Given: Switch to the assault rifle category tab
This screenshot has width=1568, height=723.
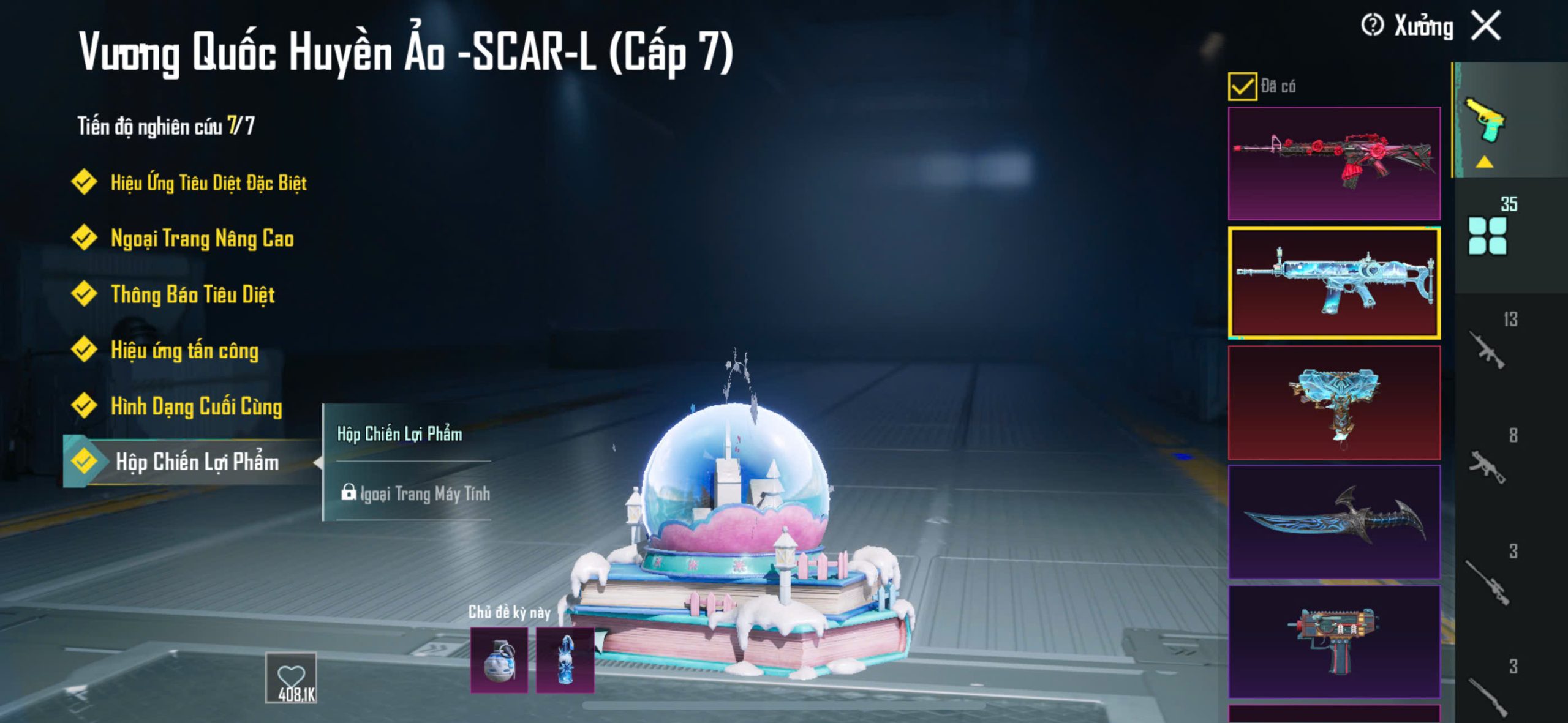Looking at the screenshot, I should (1488, 350).
